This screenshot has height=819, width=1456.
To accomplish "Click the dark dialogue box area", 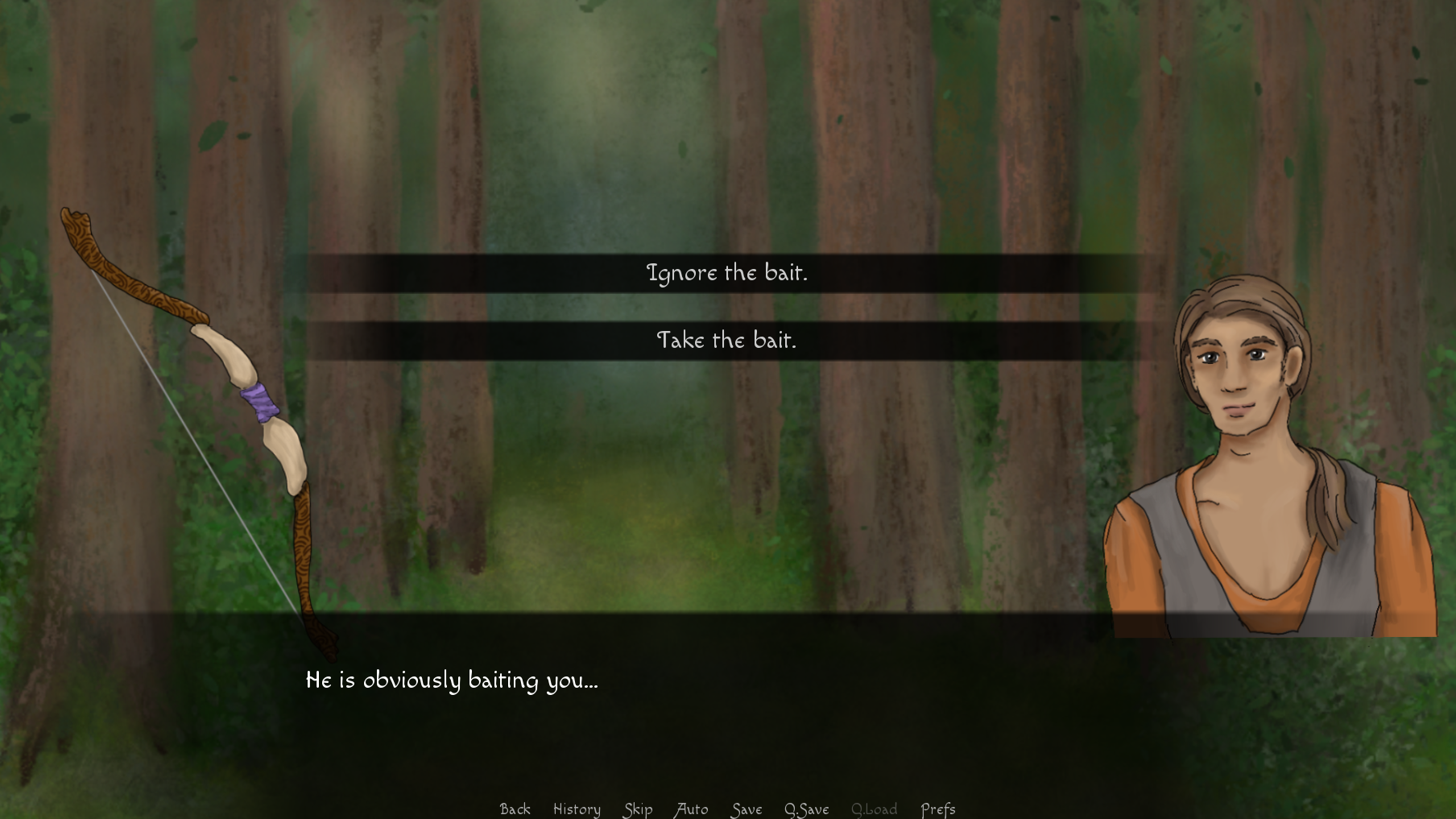I will tap(725, 709).
